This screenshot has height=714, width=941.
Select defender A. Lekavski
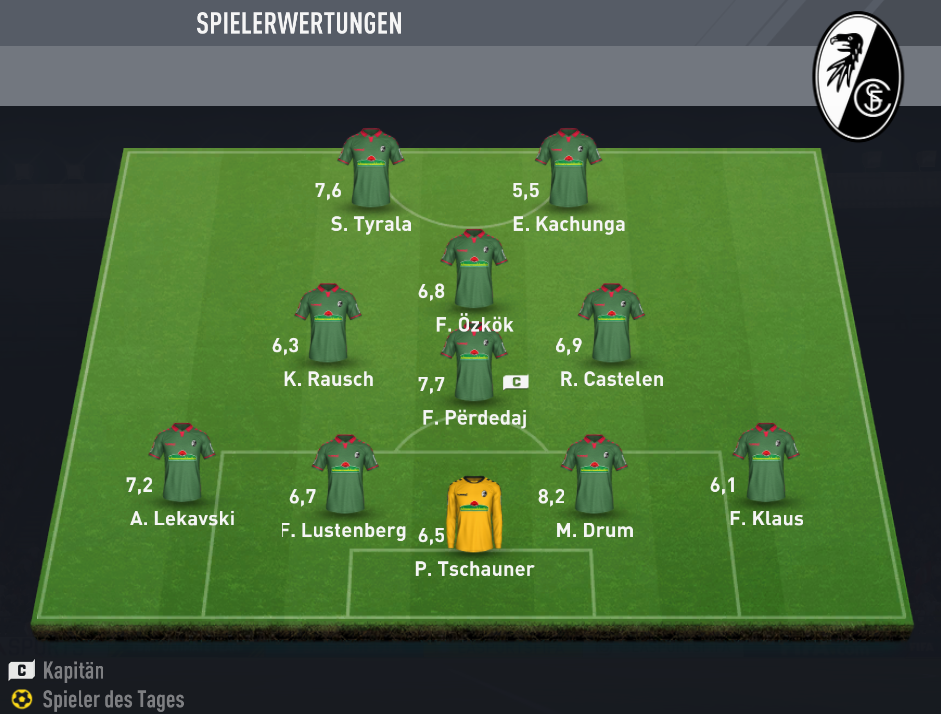pyautogui.click(x=182, y=463)
